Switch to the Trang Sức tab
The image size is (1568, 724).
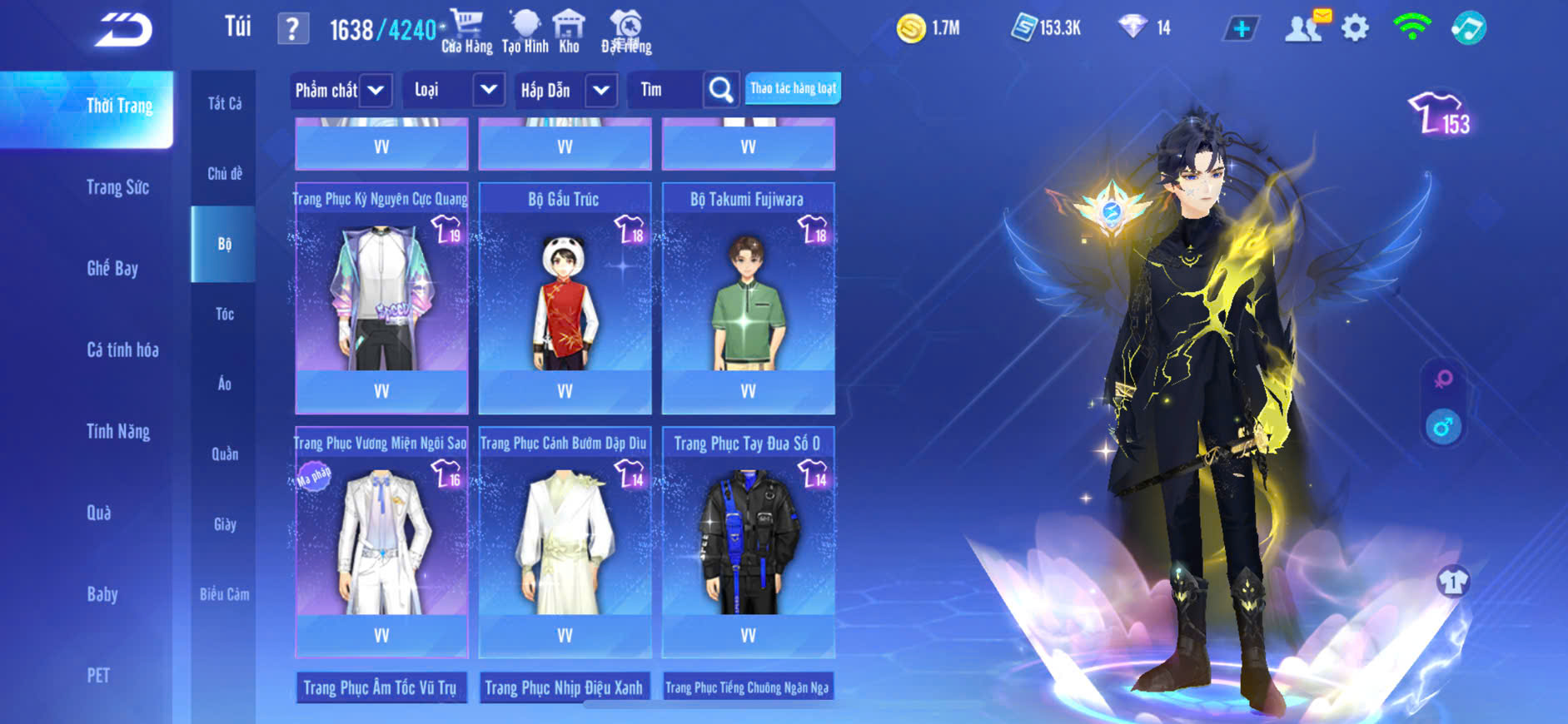[x=117, y=187]
